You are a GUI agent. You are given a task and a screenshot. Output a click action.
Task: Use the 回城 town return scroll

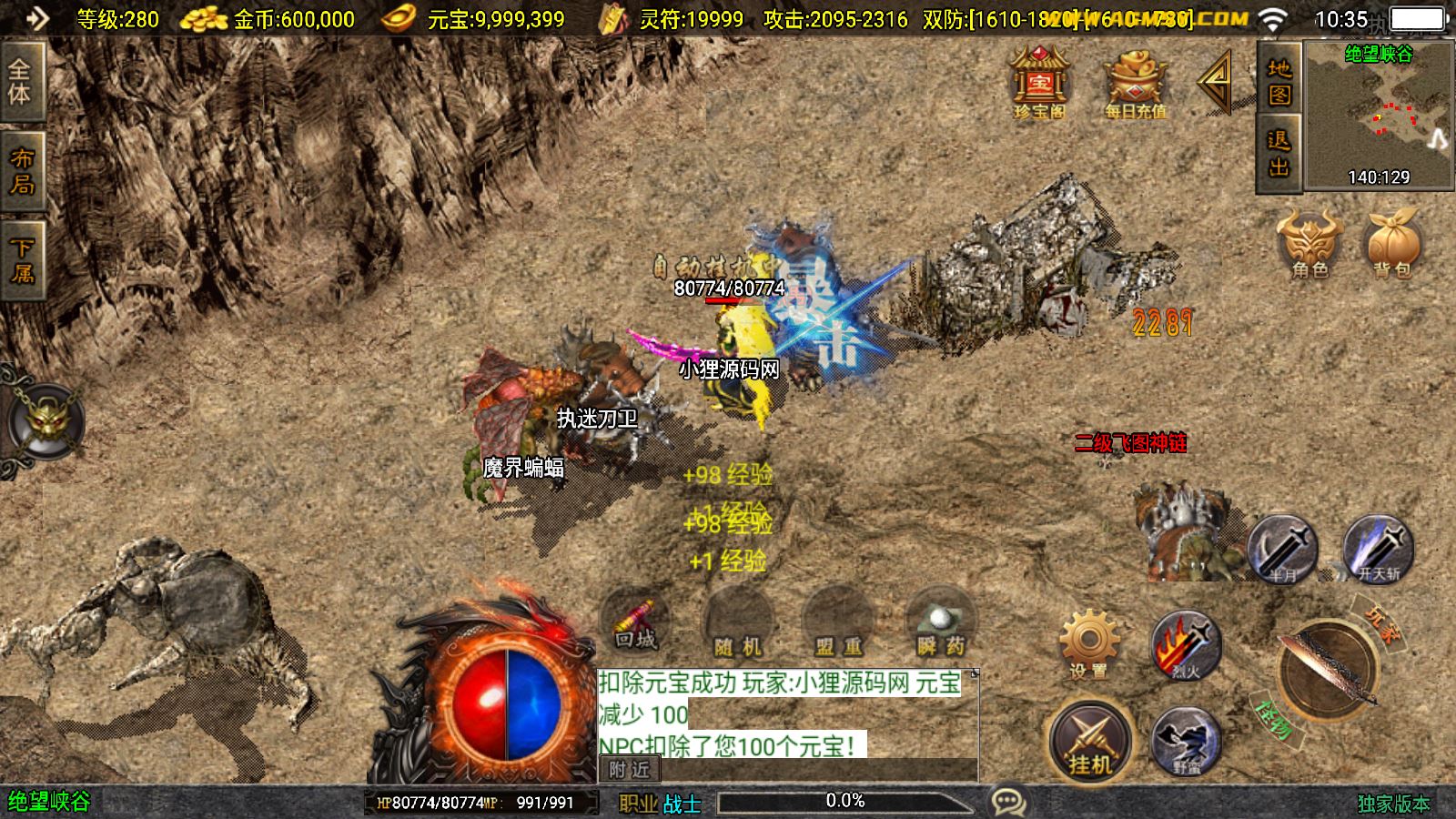pyautogui.click(x=635, y=623)
